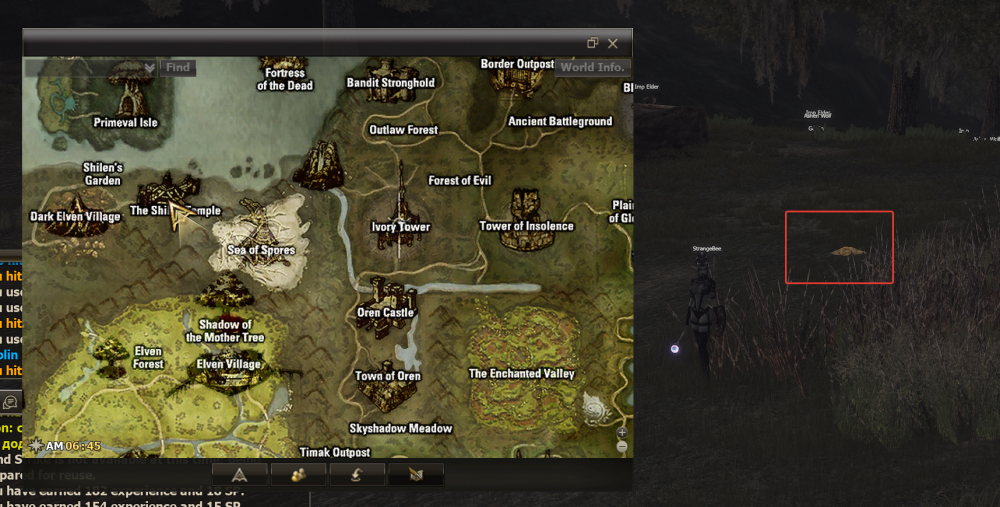
Task: Select Town of Oren on the map
Action: 388,377
